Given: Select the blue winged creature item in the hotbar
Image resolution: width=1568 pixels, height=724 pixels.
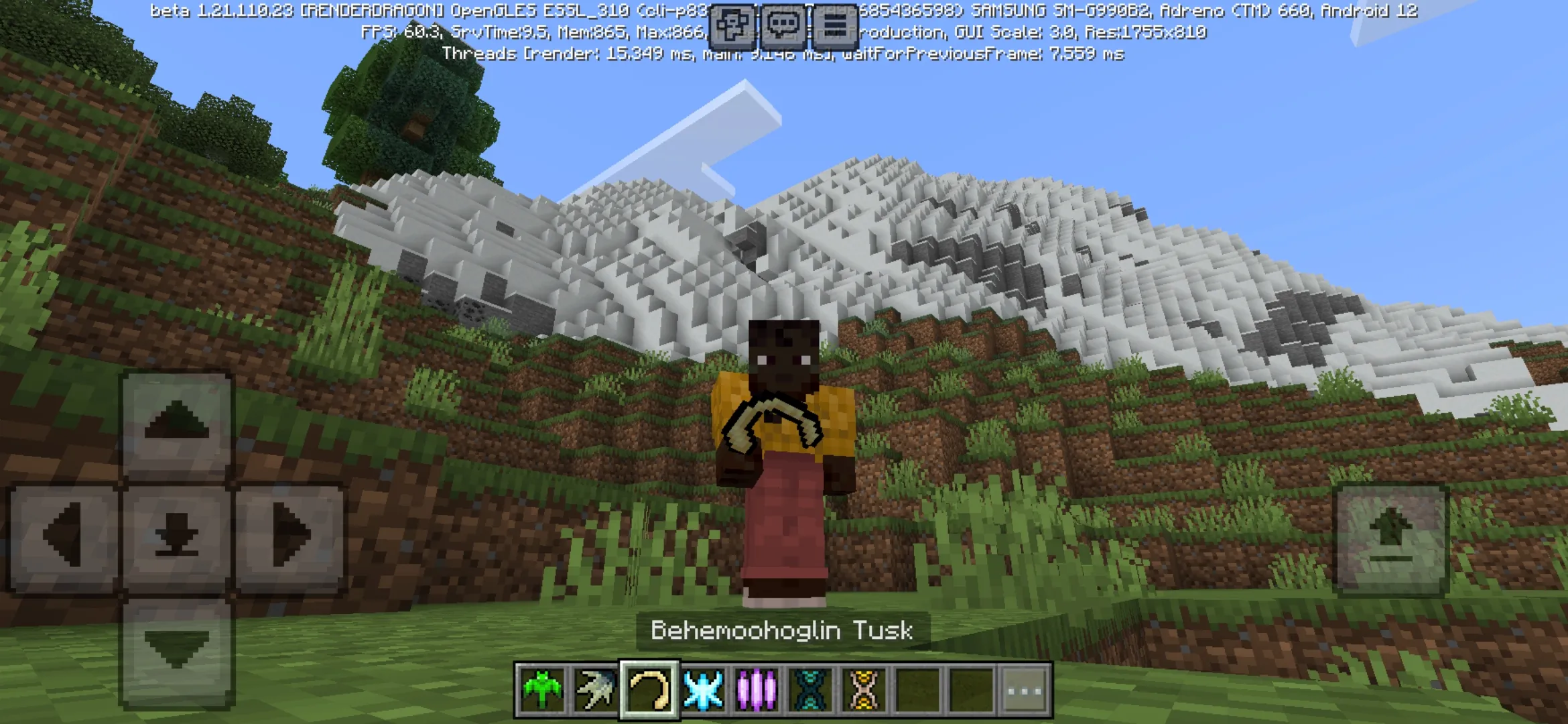Looking at the screenshot, I should click(x=704, y=690).
